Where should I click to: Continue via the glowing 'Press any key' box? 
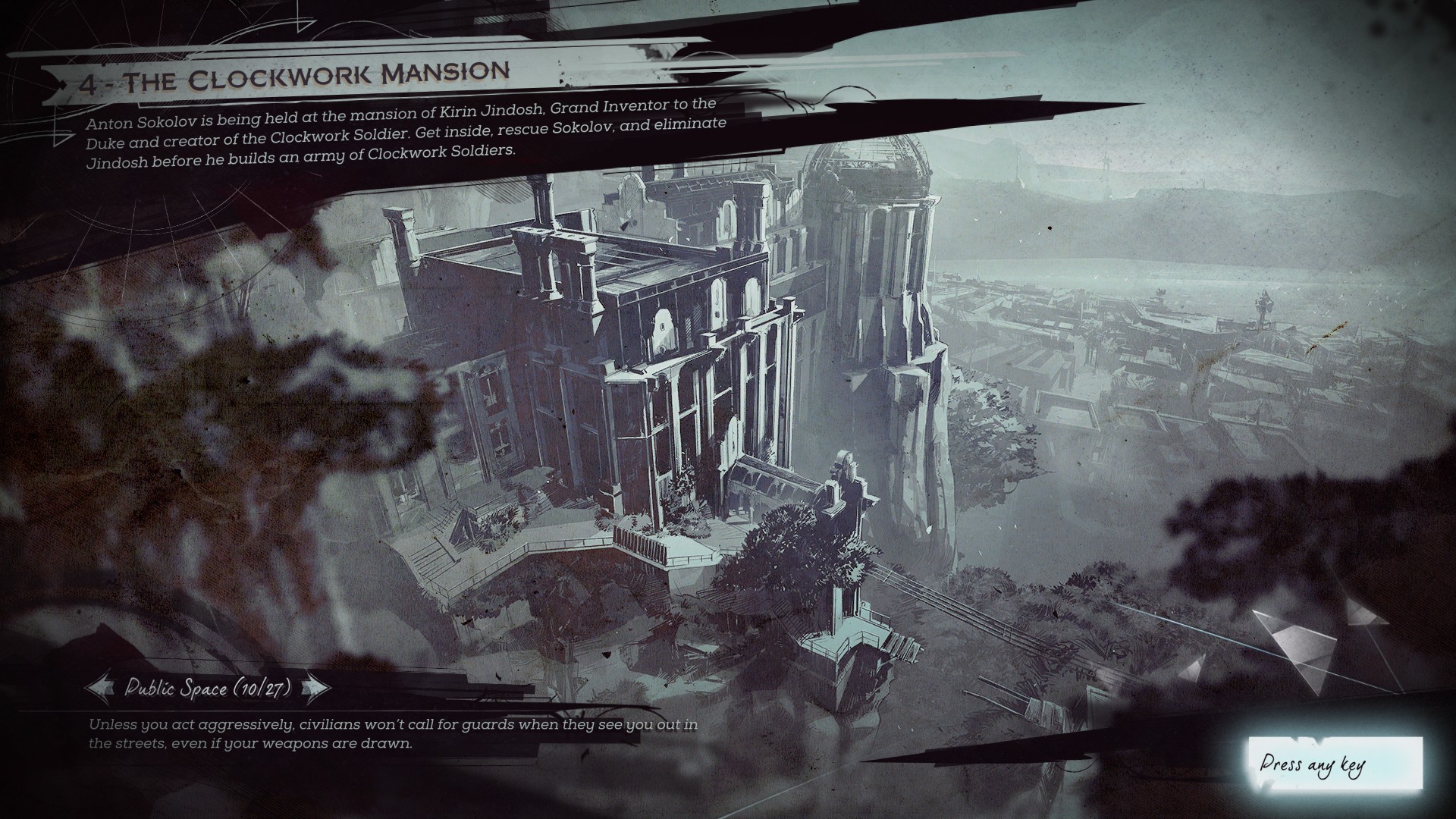tap(1335, 763)
